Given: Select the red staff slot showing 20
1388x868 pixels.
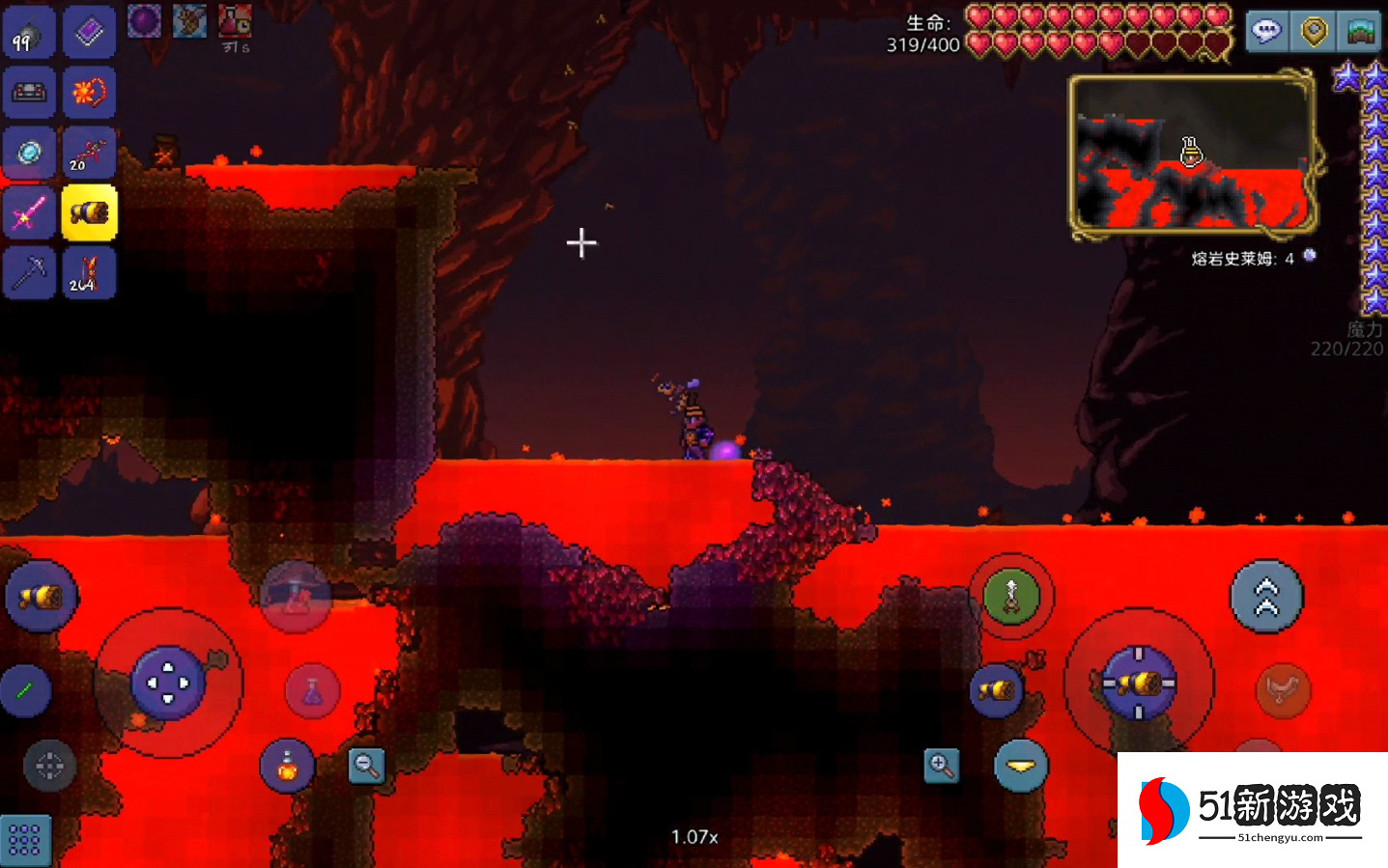Looking at the screenshot, I should 89,153.
